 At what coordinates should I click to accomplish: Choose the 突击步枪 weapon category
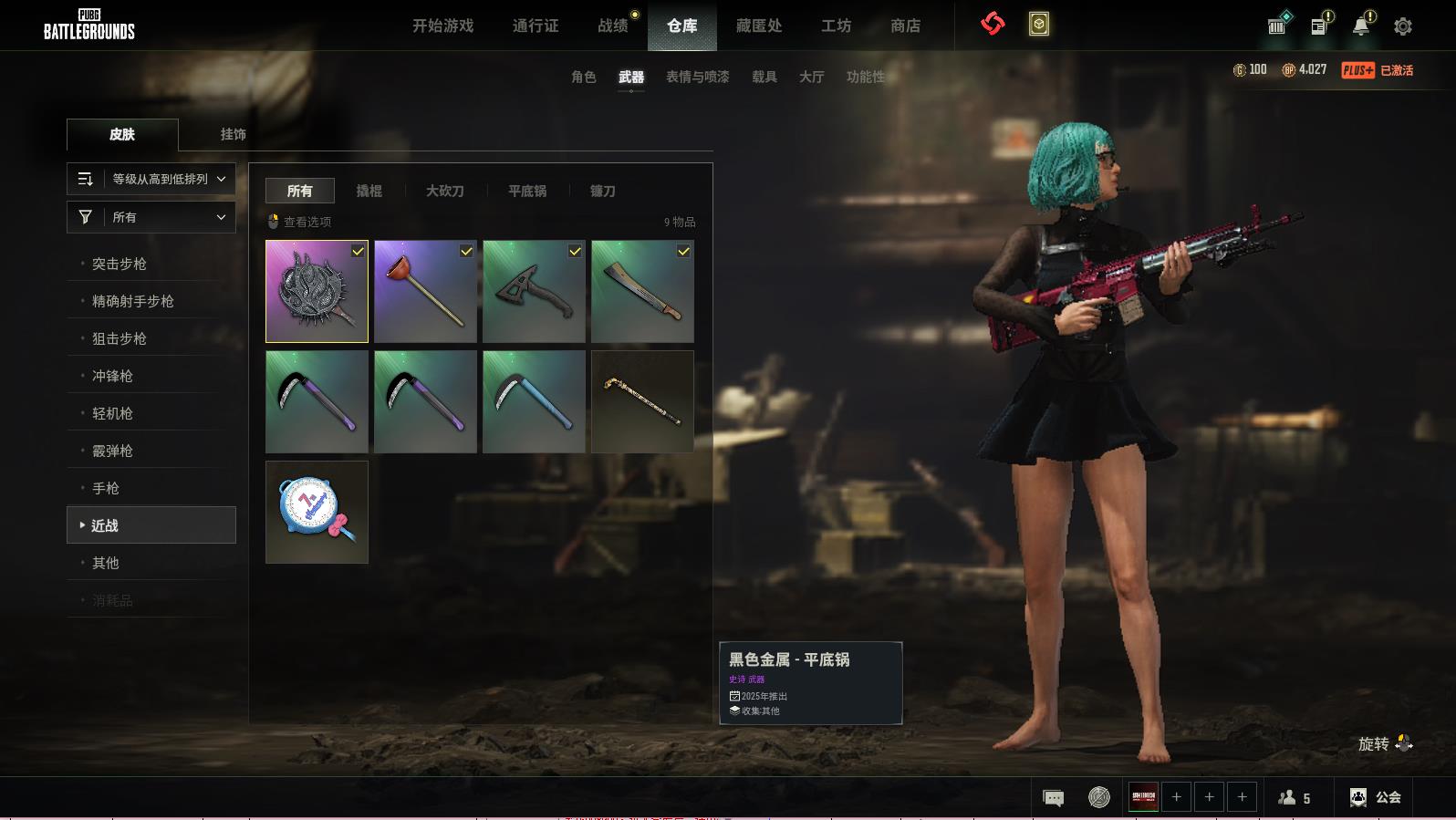120,264
